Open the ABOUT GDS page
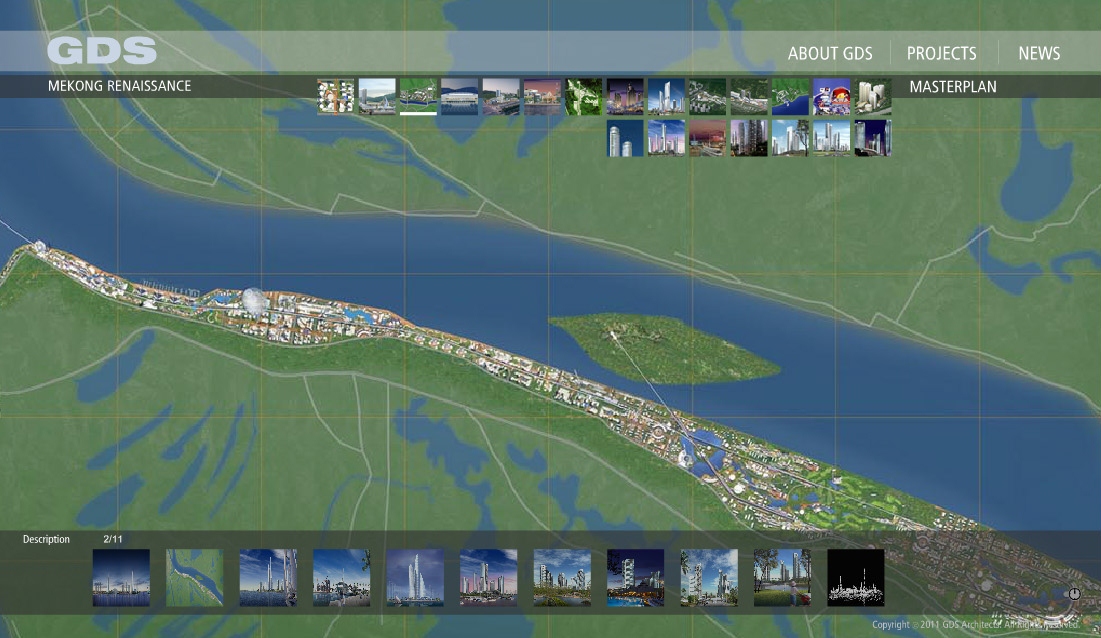Screen dimensions: 1101x638 coord(830,54)
